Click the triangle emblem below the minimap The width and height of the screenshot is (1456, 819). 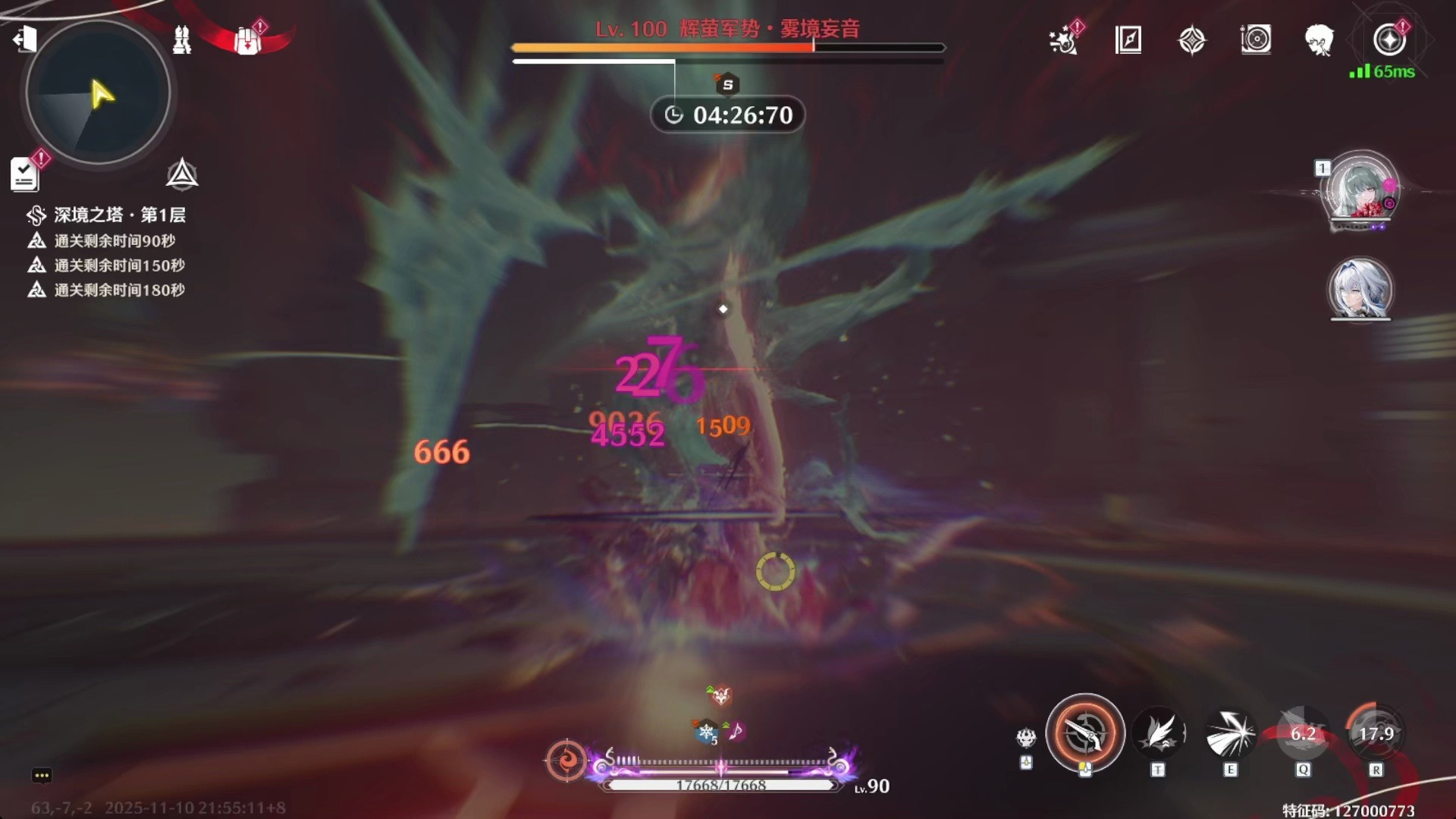182,174
